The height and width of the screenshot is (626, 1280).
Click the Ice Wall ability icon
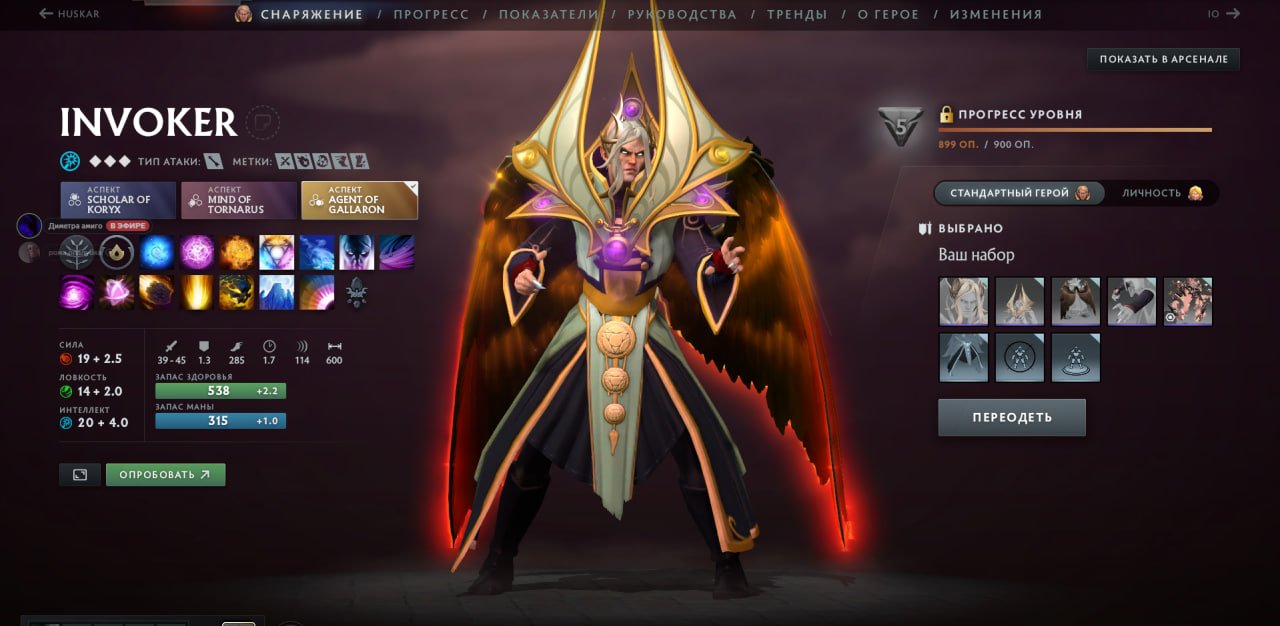[277, 292]
